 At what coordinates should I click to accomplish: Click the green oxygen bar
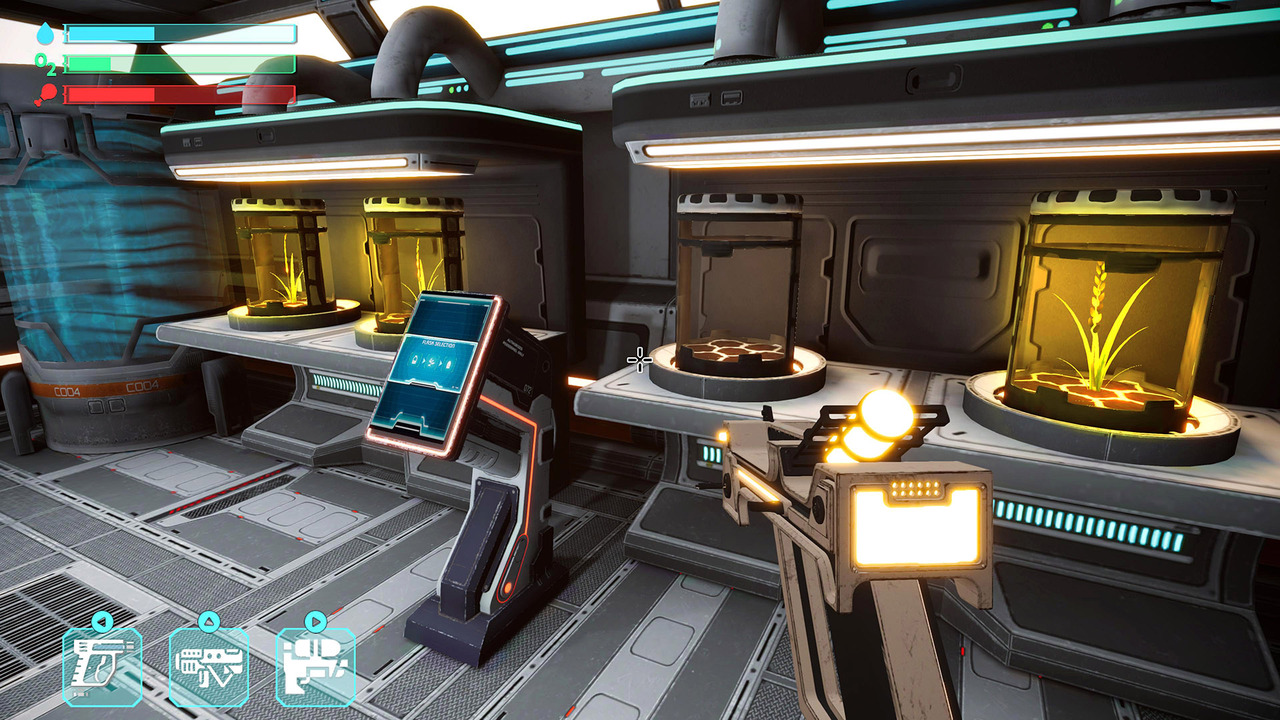click(x=150, y=64)
